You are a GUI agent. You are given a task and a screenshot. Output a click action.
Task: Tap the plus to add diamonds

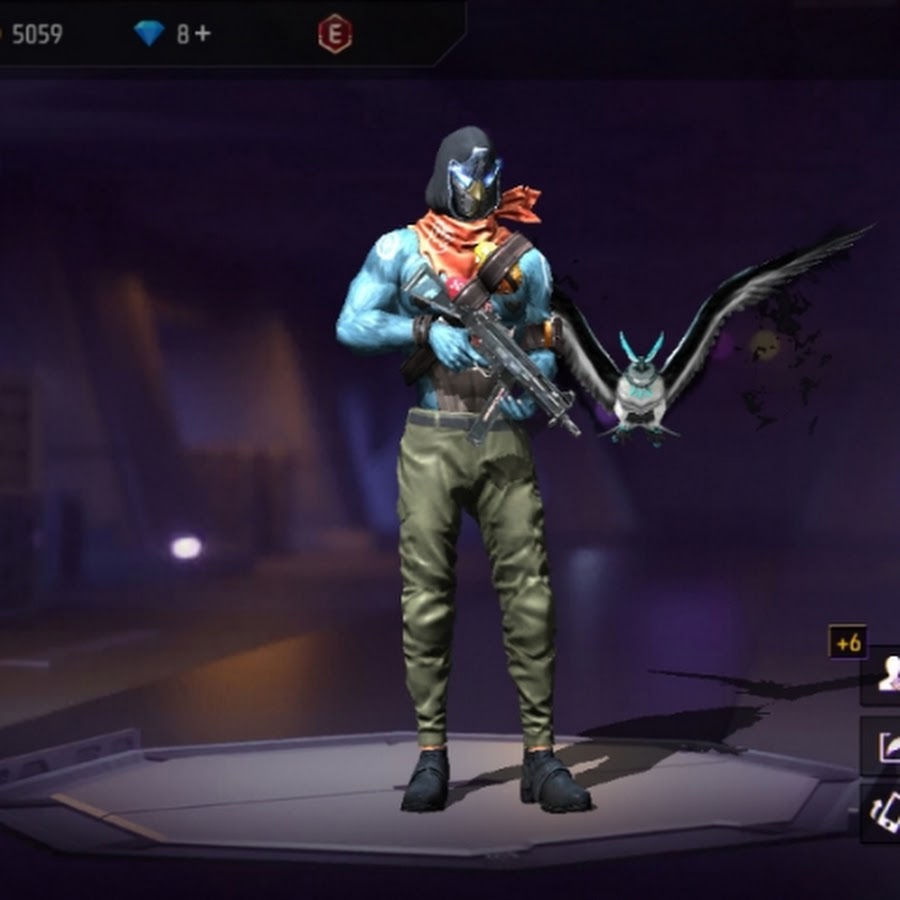tap(202, 34)
